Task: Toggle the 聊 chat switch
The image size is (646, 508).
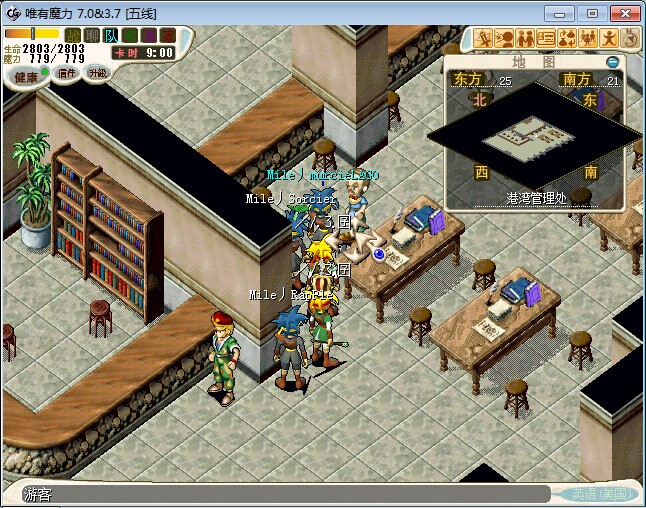Action: (x=91, y=35)
